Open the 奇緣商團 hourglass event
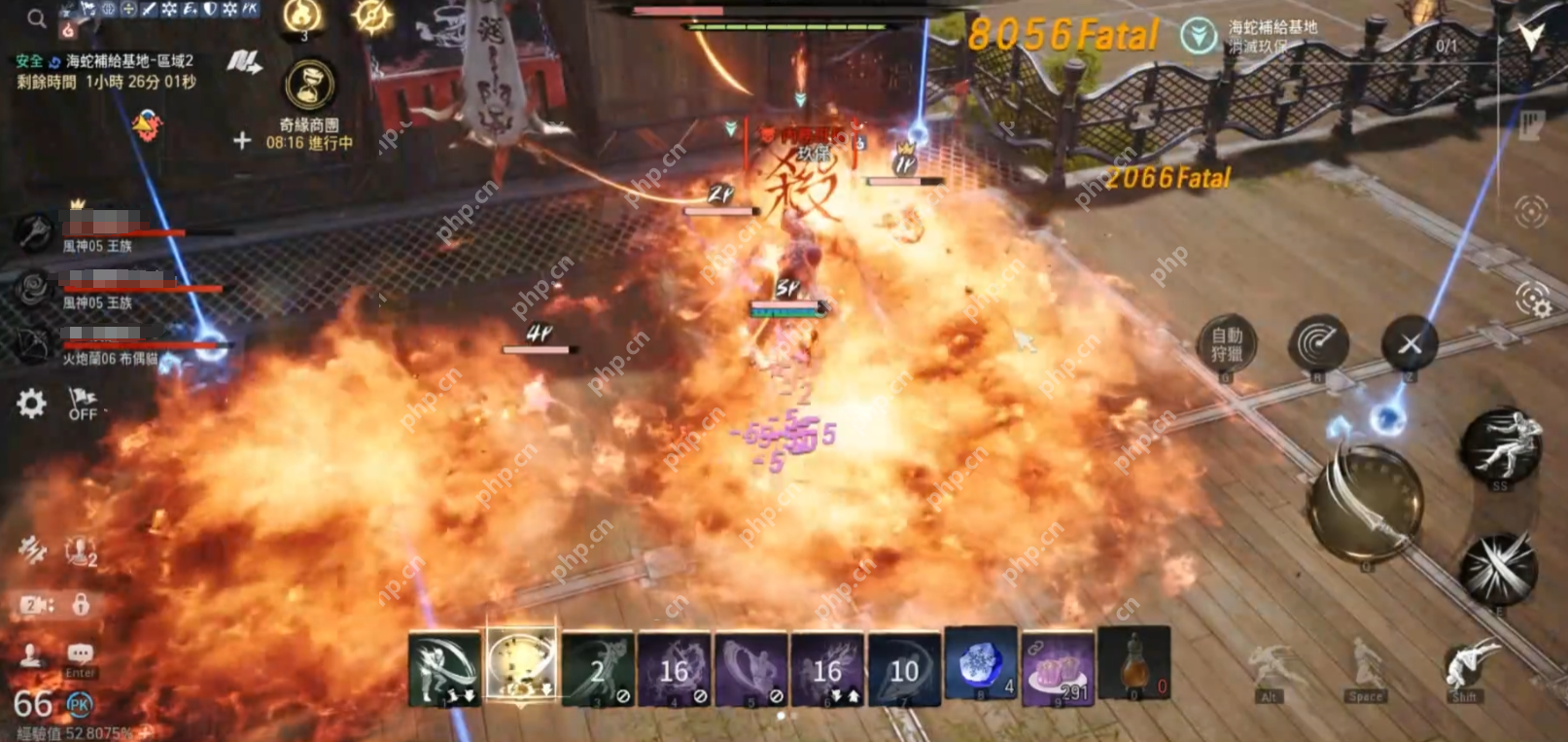Viewport: 1568px width, 742px height. [310, 86]
